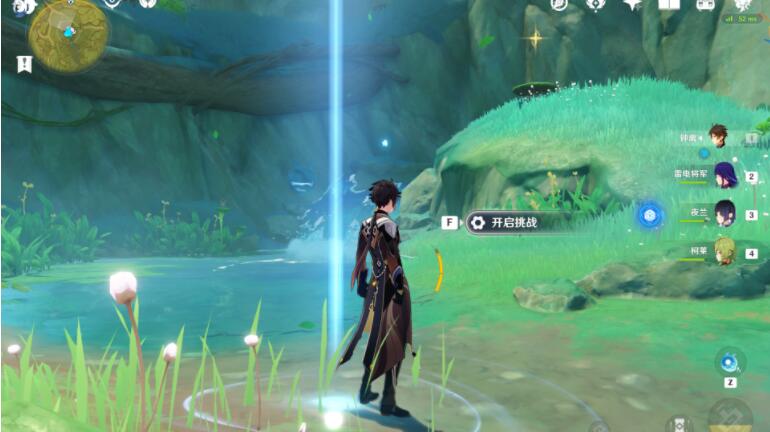Open the quest menu exclamation icon
Screen dimensions: 770x432
[24, 63]
